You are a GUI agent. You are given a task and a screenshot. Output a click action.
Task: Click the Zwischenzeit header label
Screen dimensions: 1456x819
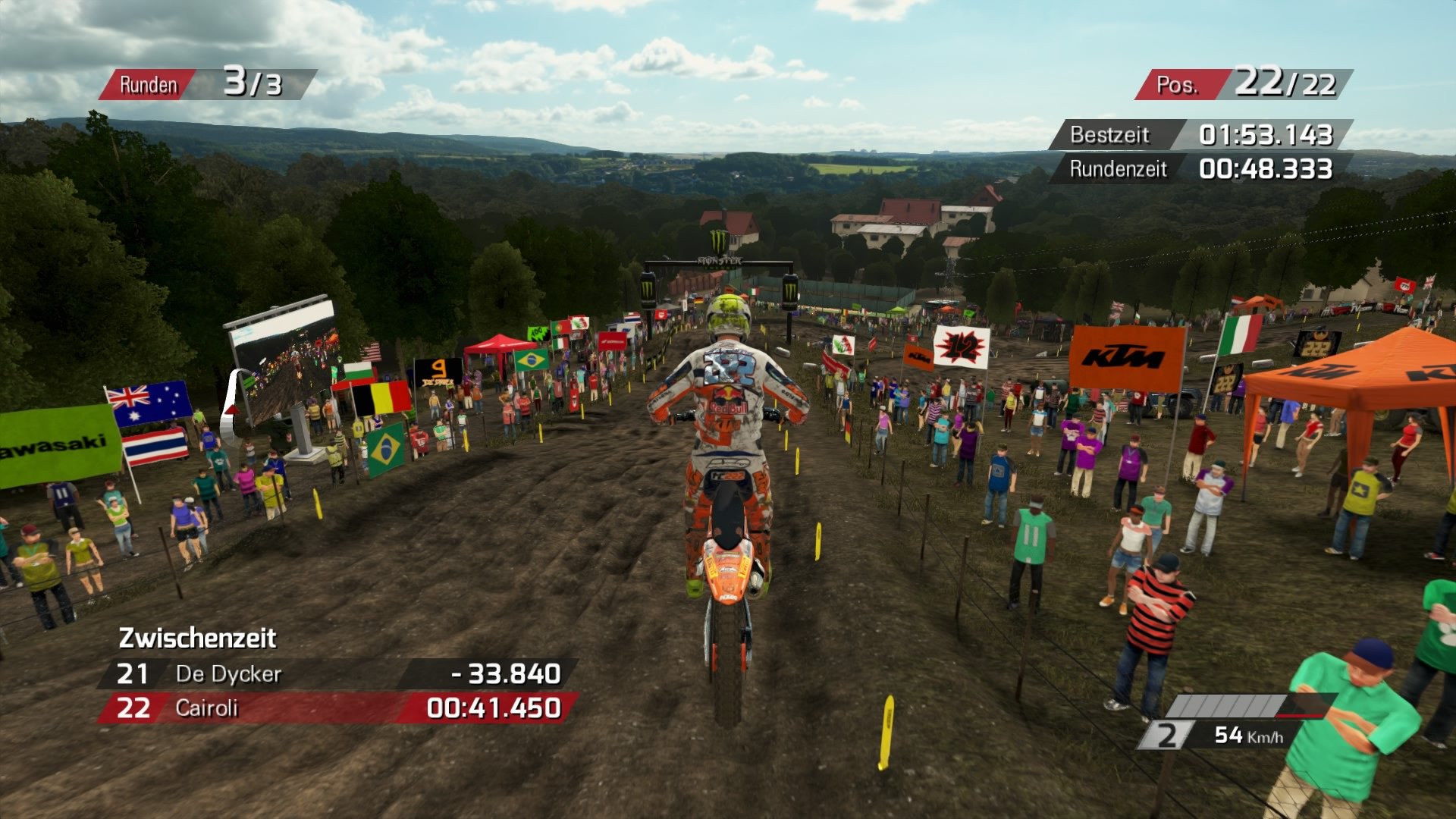pyautogui.click(x=199, y=639)
